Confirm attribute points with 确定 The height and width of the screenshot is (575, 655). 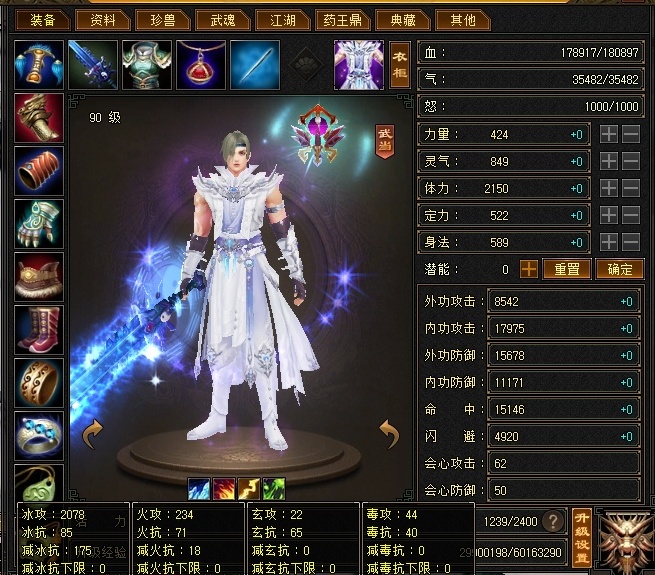pos(619,269)
